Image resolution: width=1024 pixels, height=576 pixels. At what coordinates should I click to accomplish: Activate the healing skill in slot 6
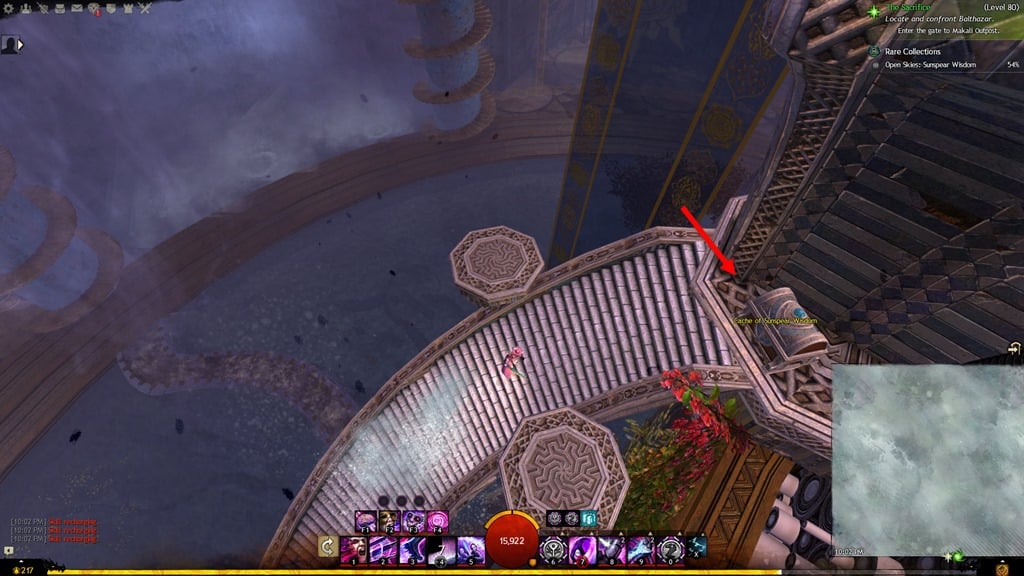(553, 548)
